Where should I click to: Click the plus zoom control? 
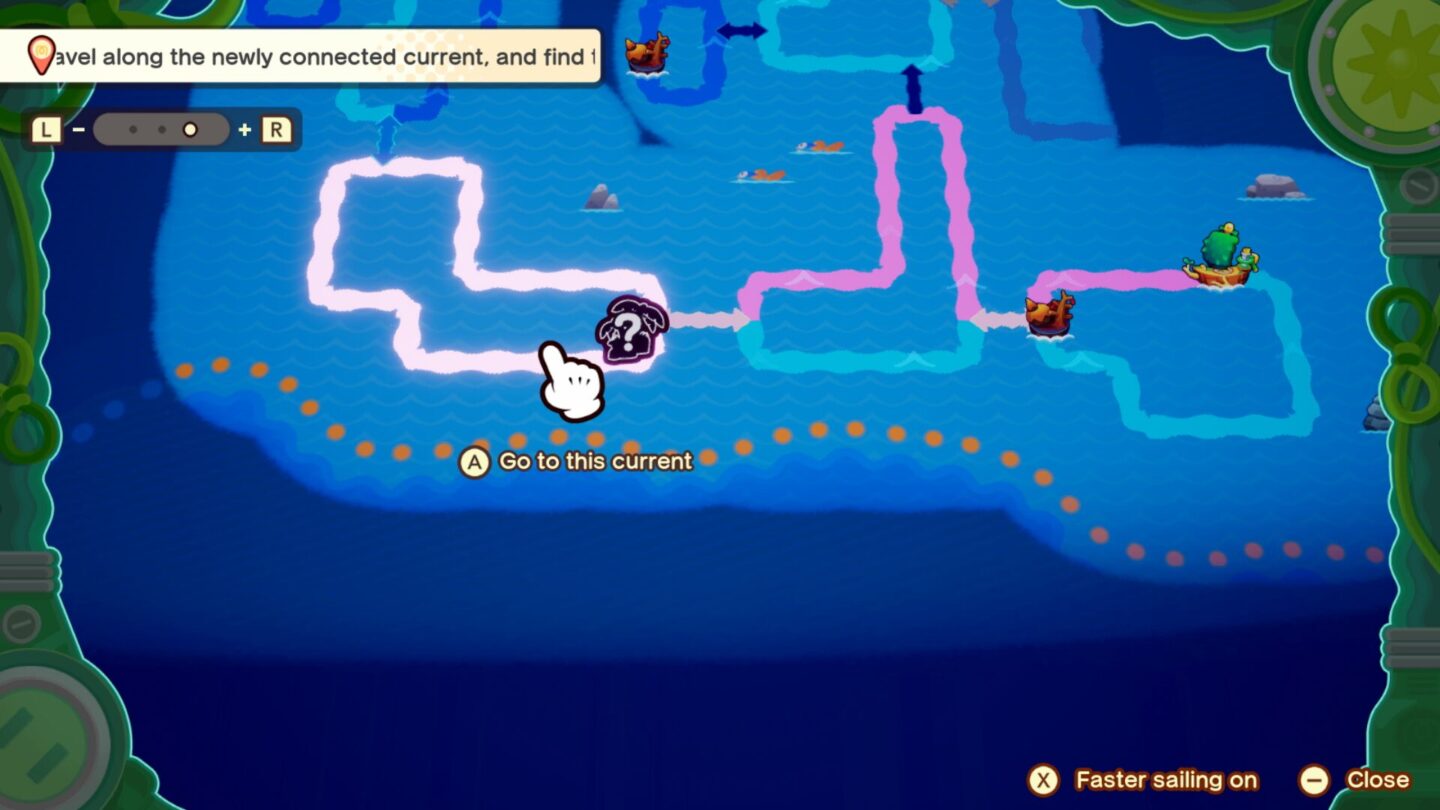(243, 129)
